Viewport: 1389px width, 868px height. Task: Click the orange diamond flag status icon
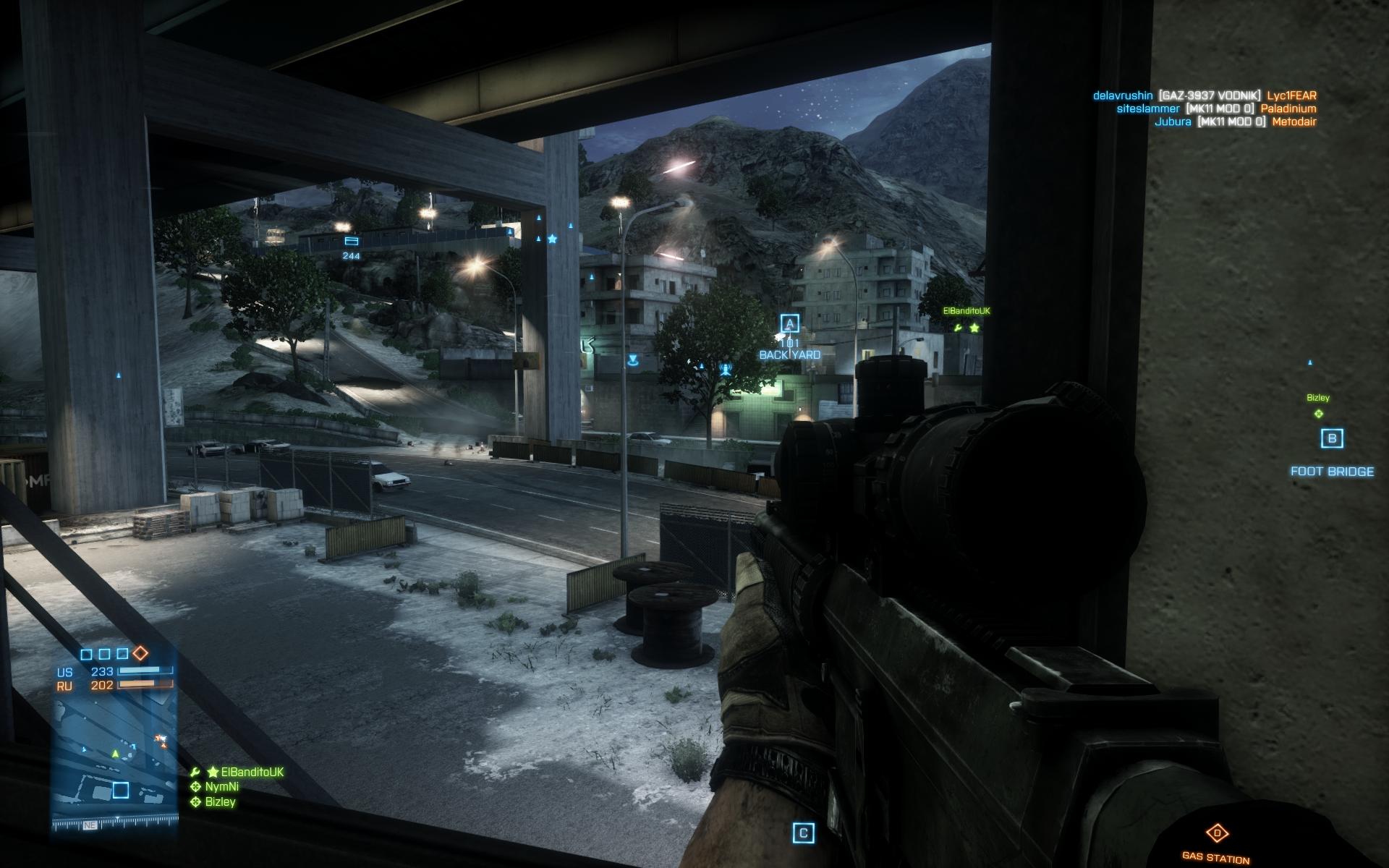coord(140,653)
